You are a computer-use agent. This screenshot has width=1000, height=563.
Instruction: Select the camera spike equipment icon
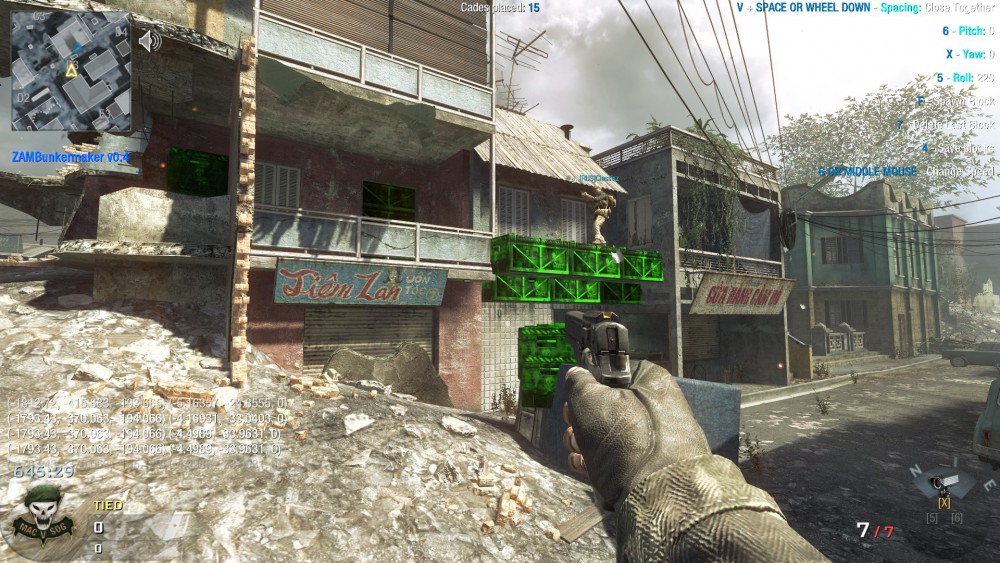941,484
